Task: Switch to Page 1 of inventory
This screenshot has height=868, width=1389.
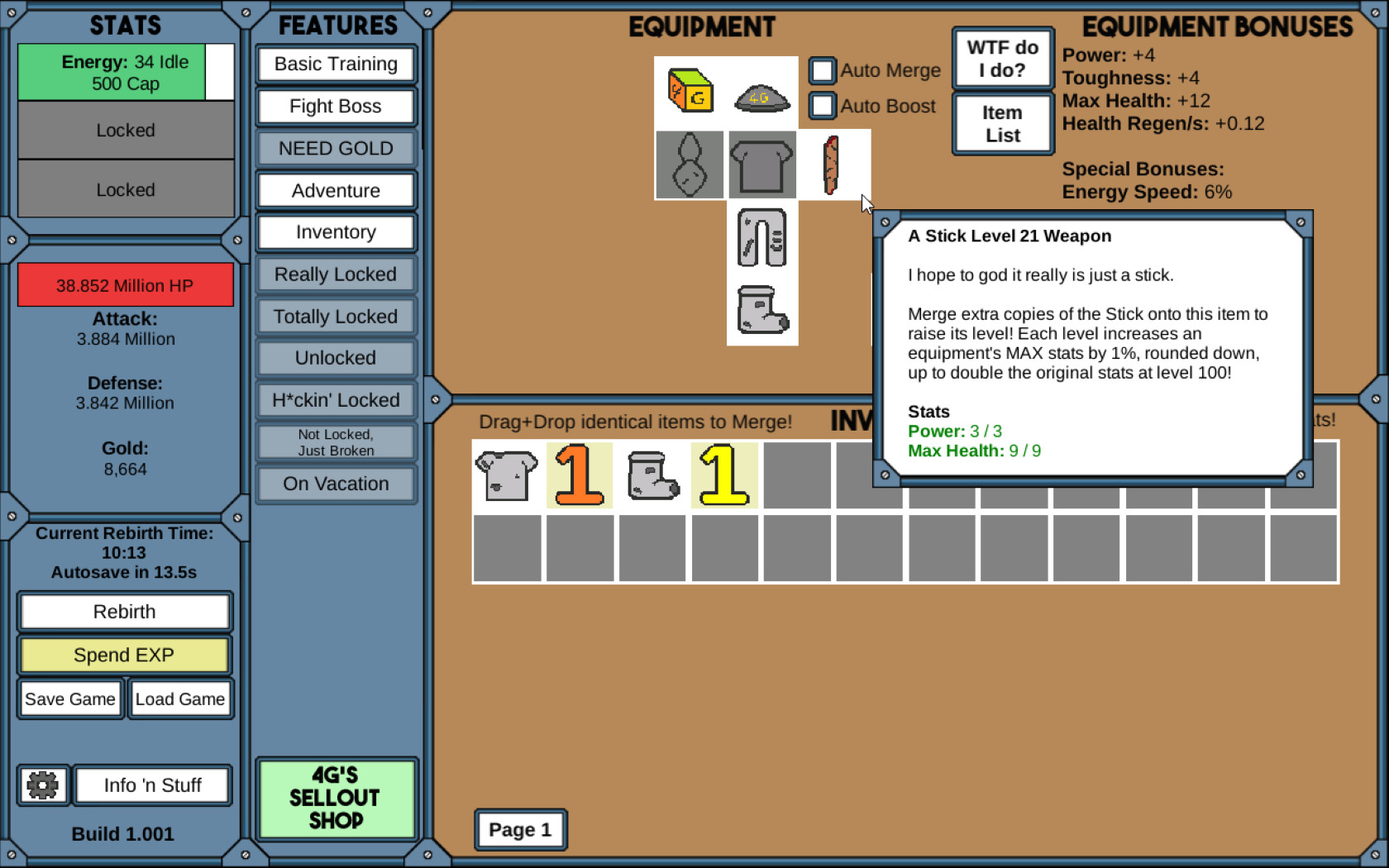Action: click(520, 829)
